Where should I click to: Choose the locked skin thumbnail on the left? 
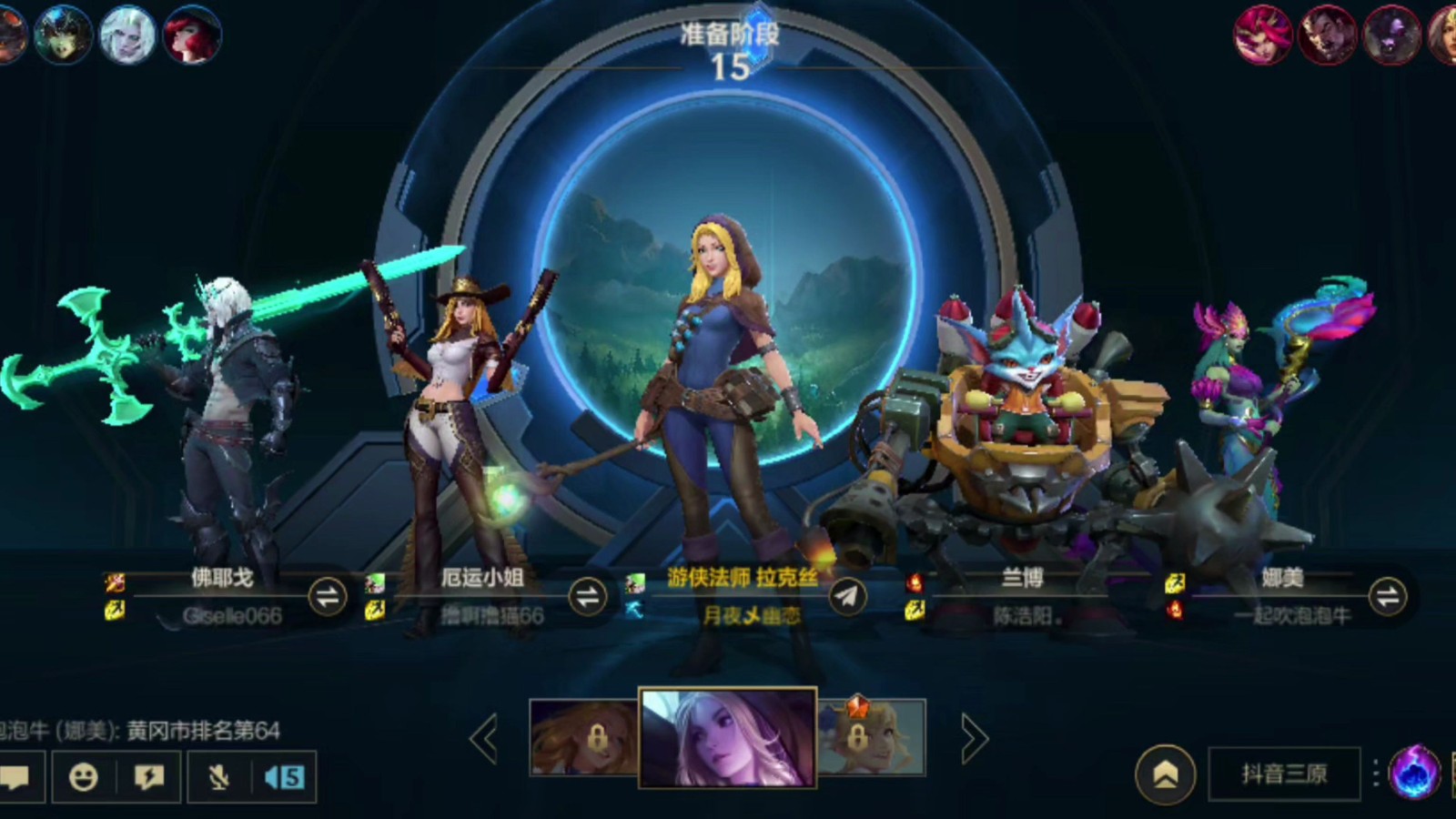tap(584, 737)
